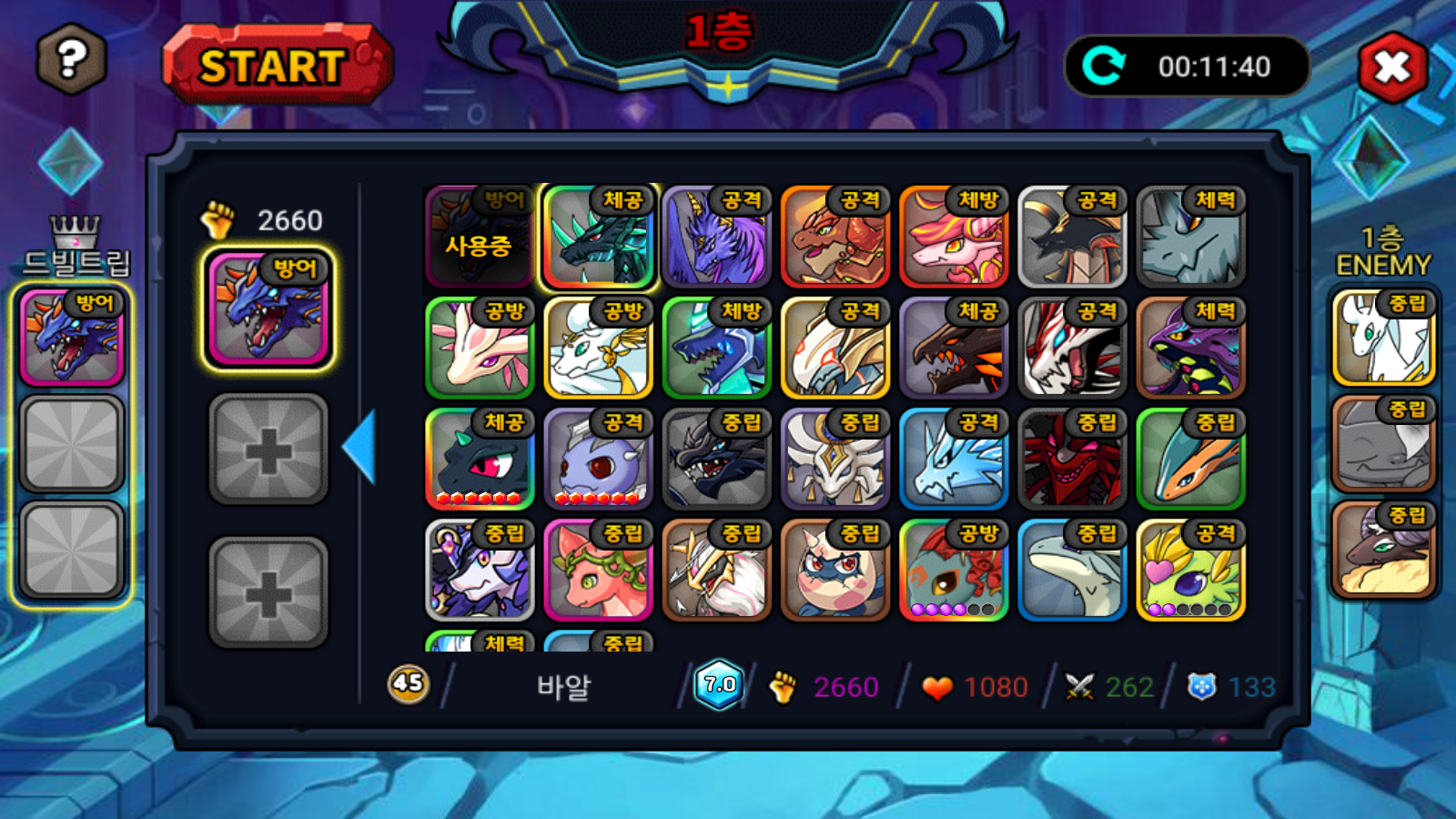Close the team setup screen
This screenshot has width=1456, height=819.
click(1392, 67)
